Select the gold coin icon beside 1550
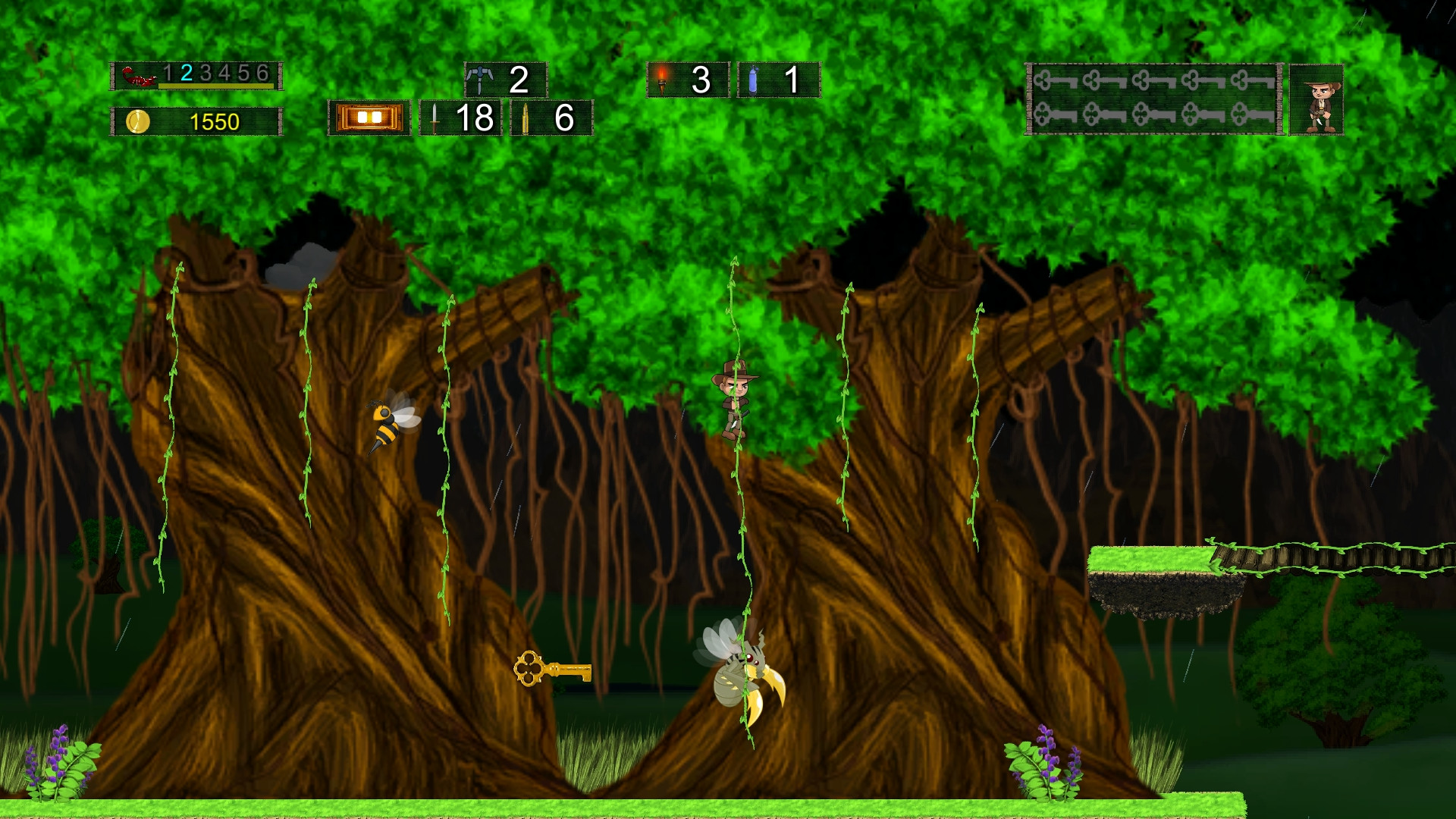This screenshot has height=819, width=1456. click(x=139, y=120)
